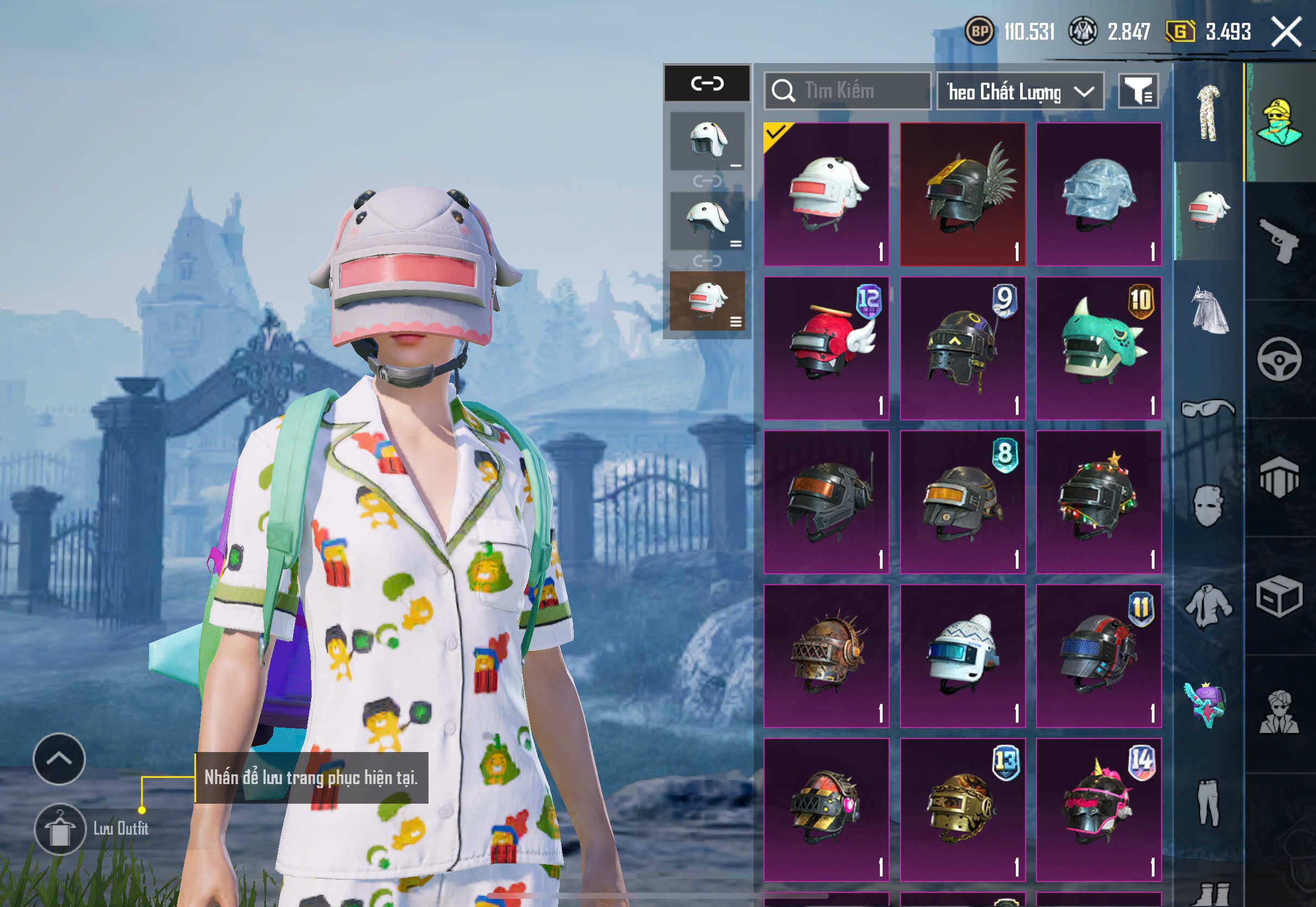
Task: Switch to the pajama outfit category
Action: (1208, 113)
